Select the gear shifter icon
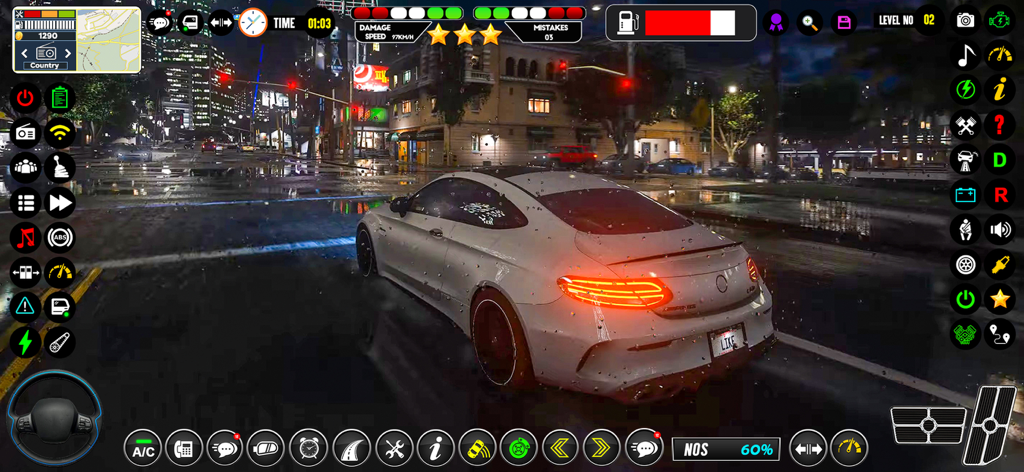Screen dimensions: 1024x472 [60, 167]
